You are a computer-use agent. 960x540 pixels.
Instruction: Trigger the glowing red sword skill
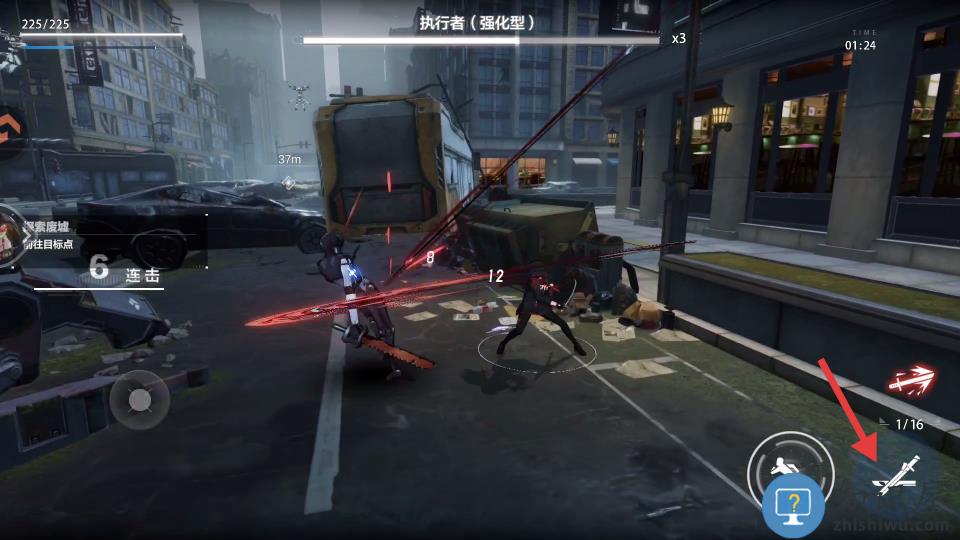pos(913,379)
